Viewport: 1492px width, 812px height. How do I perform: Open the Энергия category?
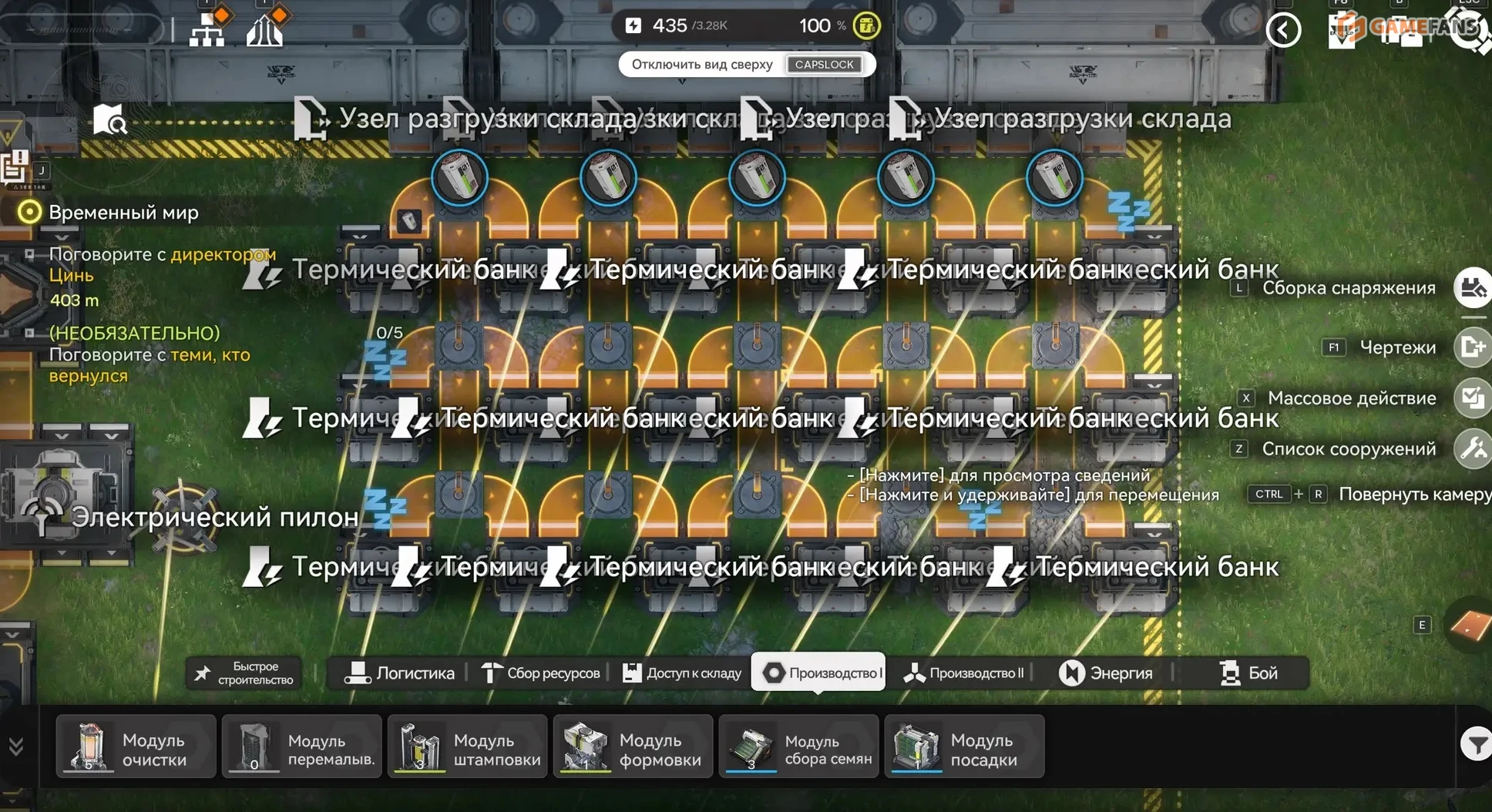pyautogui.click(x=1106, y=673)
